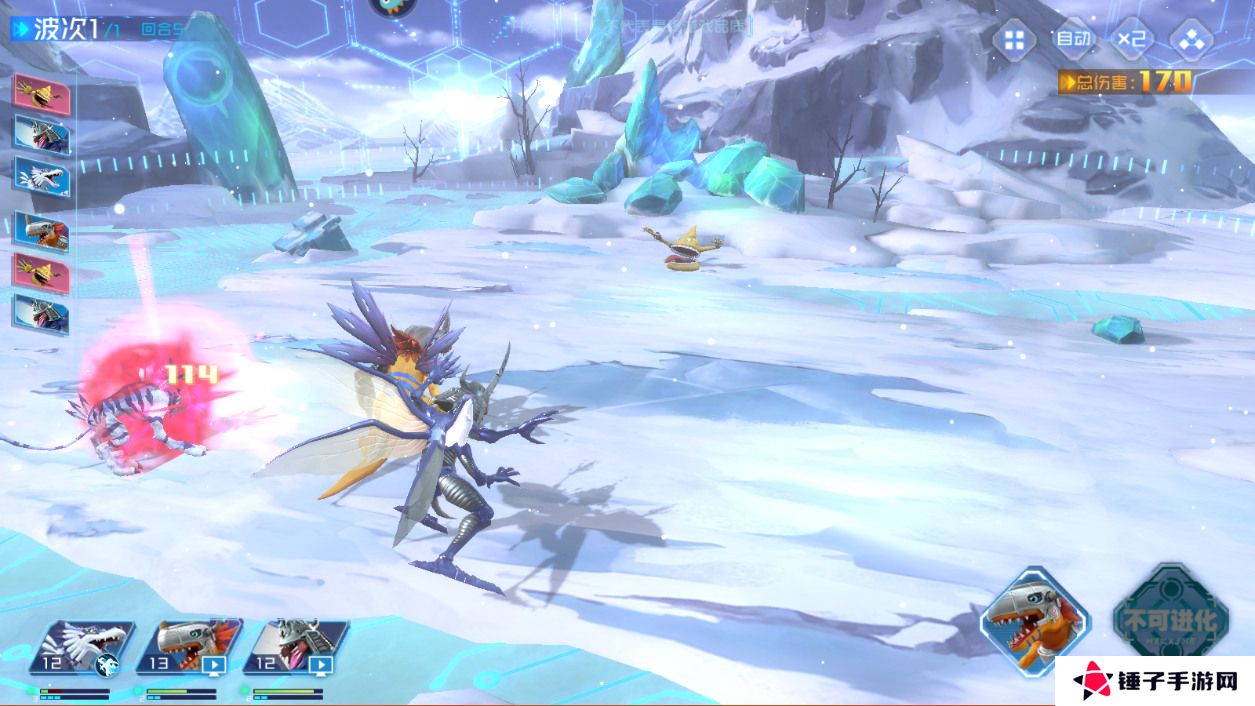The width and height of the screenshot is (1255, 706).
Task: Select the white wolf in the turn order queue
Action: tap(41, 176)
